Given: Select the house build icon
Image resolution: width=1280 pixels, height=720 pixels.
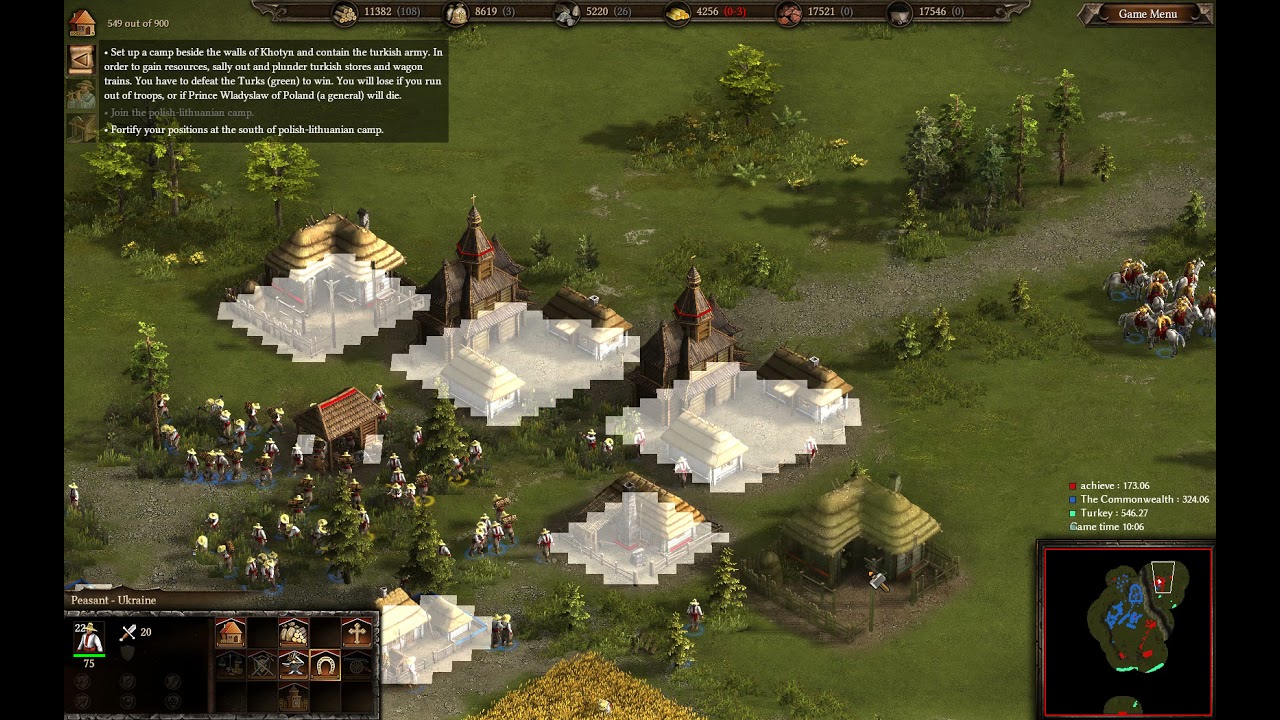Looking at the screenshot, I should coord(230,632).
